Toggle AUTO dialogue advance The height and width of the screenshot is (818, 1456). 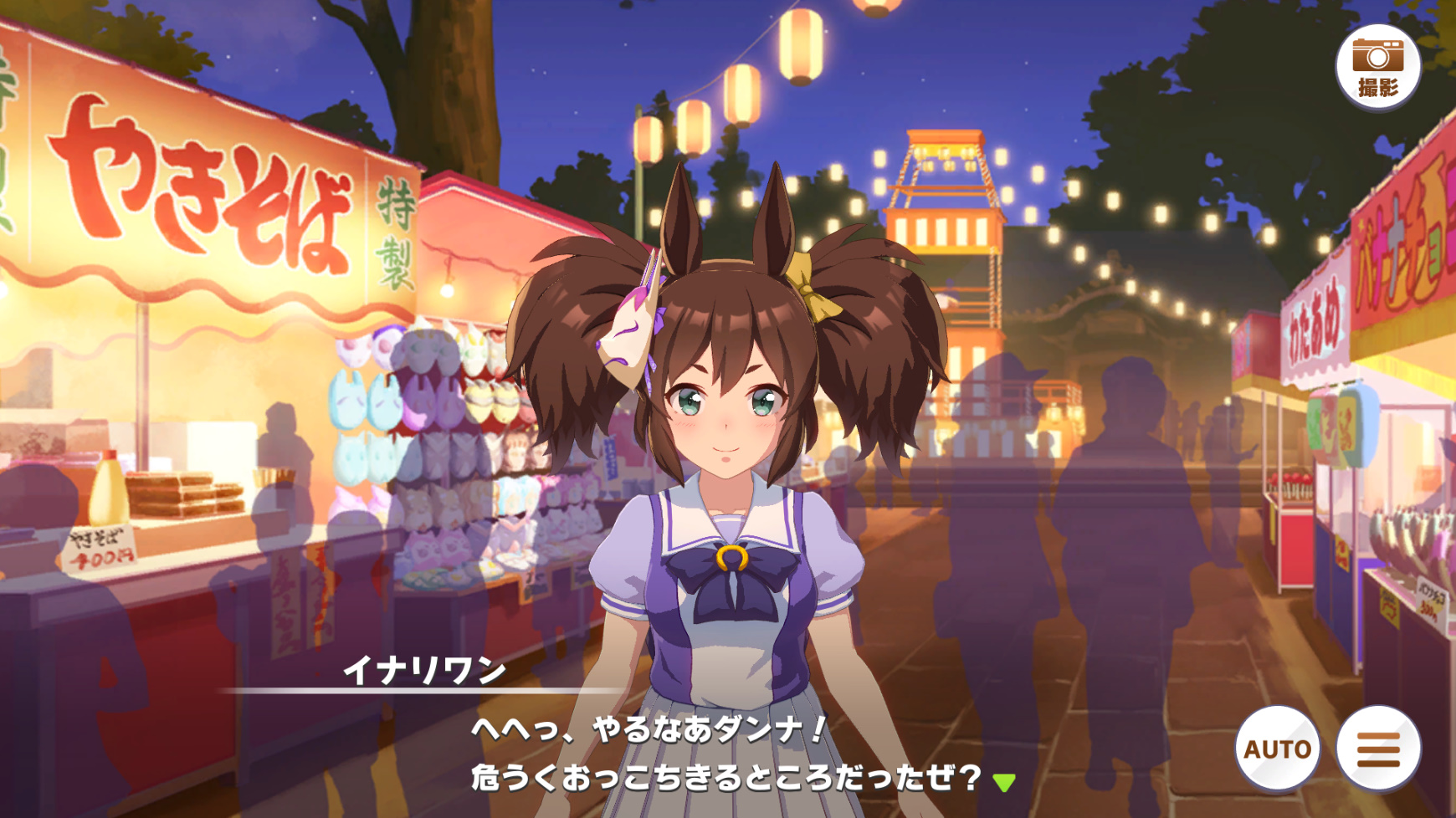pyautogui.click(x=1277, y=749)
